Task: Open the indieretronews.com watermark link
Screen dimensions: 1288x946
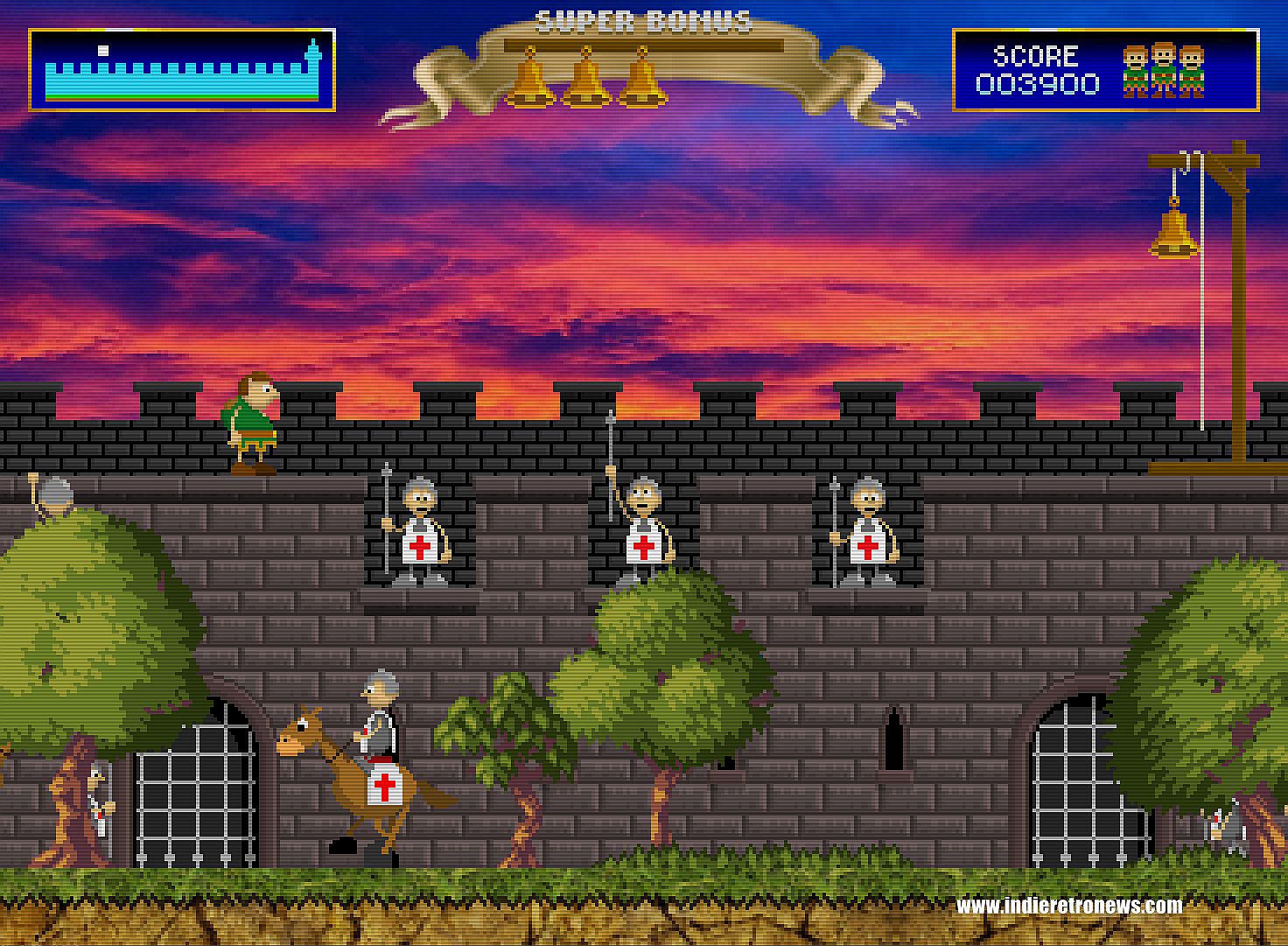Action: click(1069, 905)
